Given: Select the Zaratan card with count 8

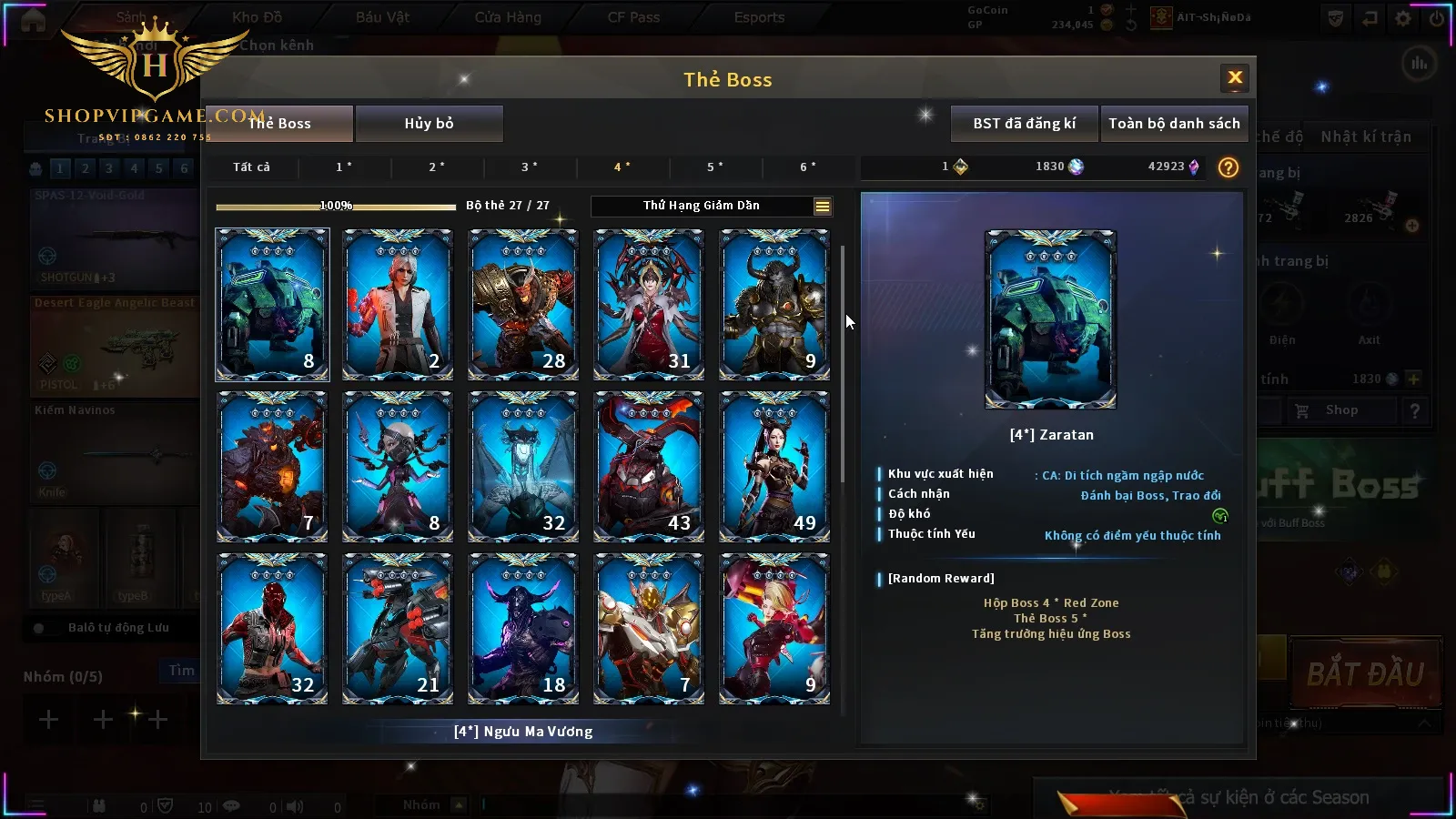Looking at the screenshot, I should [272, 304].
